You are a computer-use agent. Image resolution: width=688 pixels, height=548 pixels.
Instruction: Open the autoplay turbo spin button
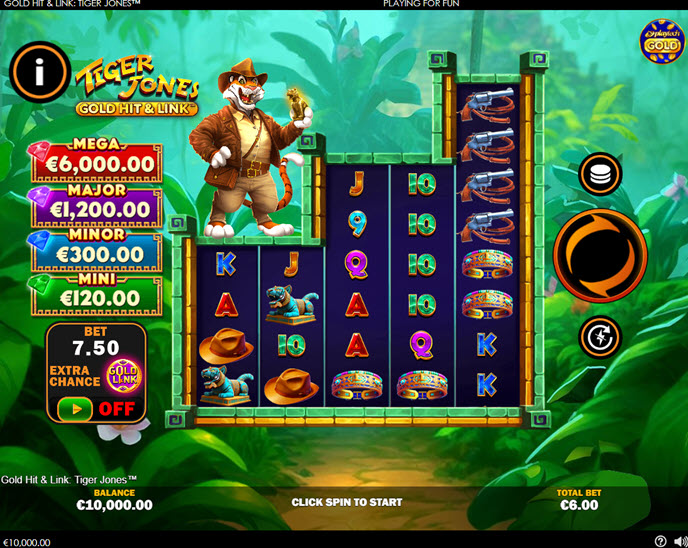point(600,337)
